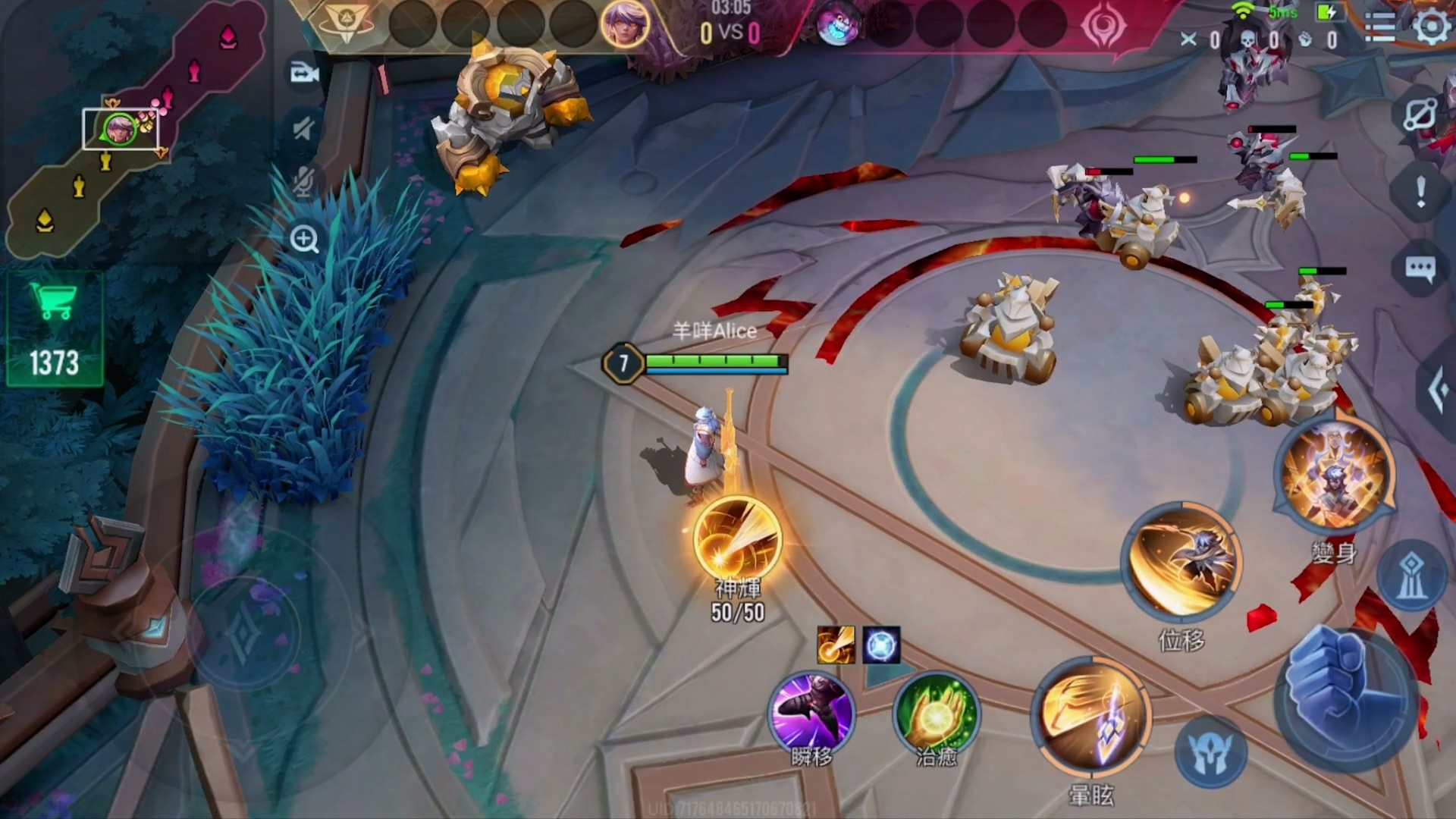Click the allied hero portrait in top bar
Image resolution: width=1456 pixels, height=819 pixels.
(x=625, y=24)
